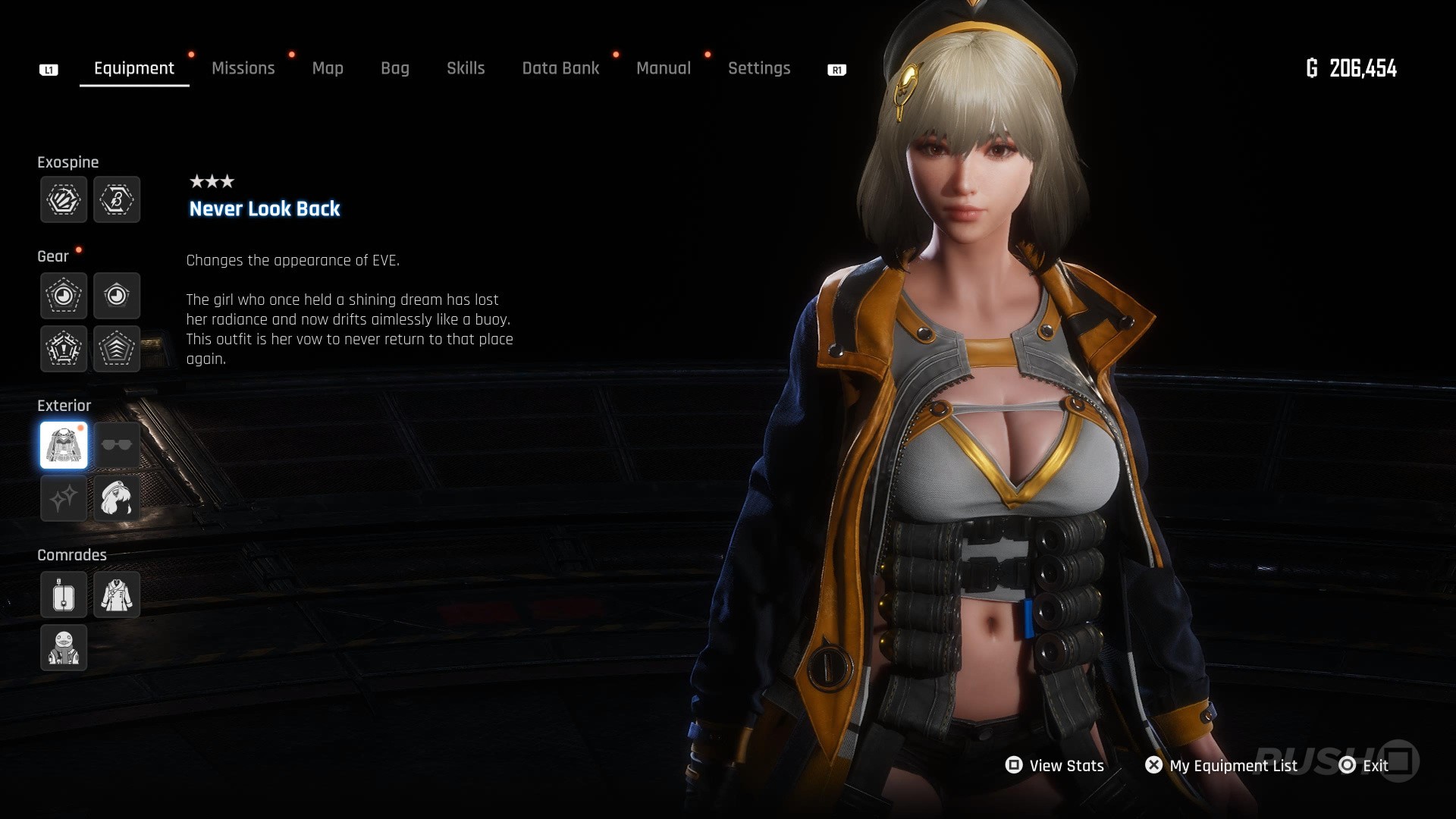The image size is (1456, 819).
Task: Select the Never Look Back outfit slot
Action: [64, 445]
